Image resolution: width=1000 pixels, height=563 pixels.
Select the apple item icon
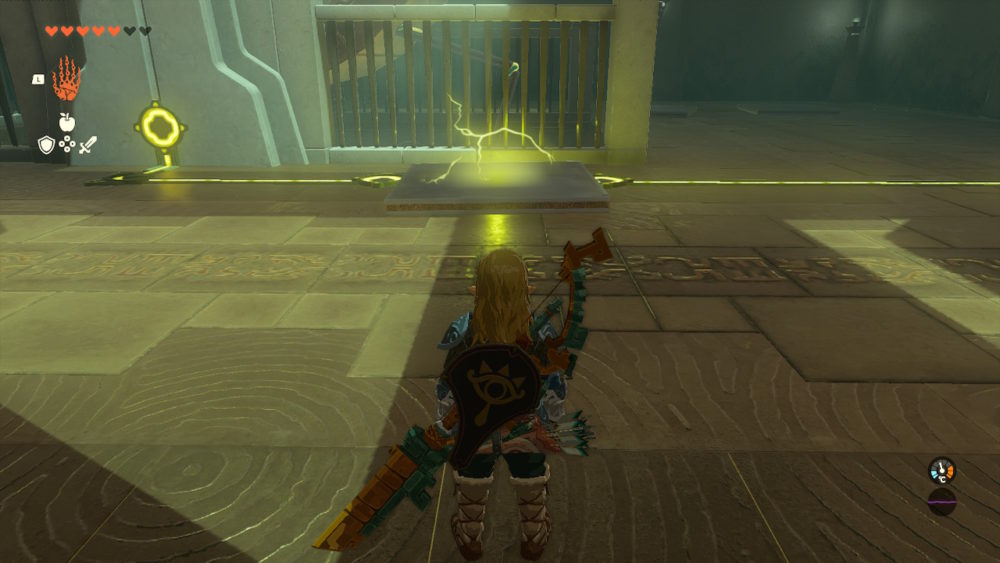tap(67, 122)
